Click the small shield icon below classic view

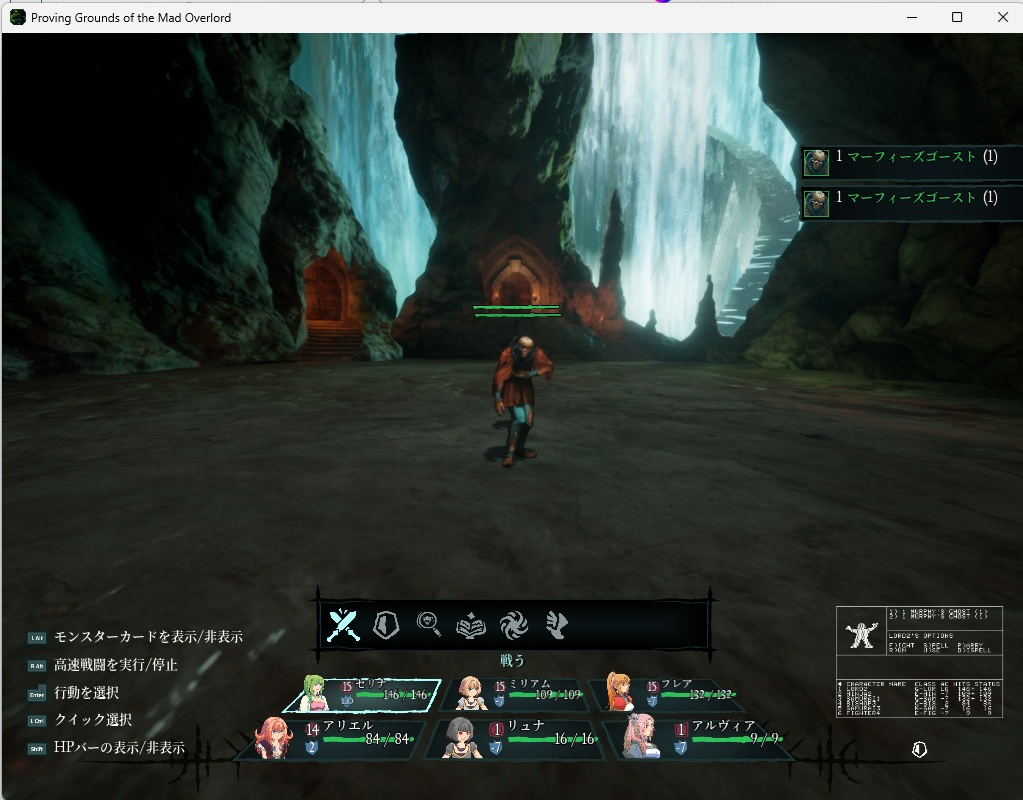pos(919,749)
